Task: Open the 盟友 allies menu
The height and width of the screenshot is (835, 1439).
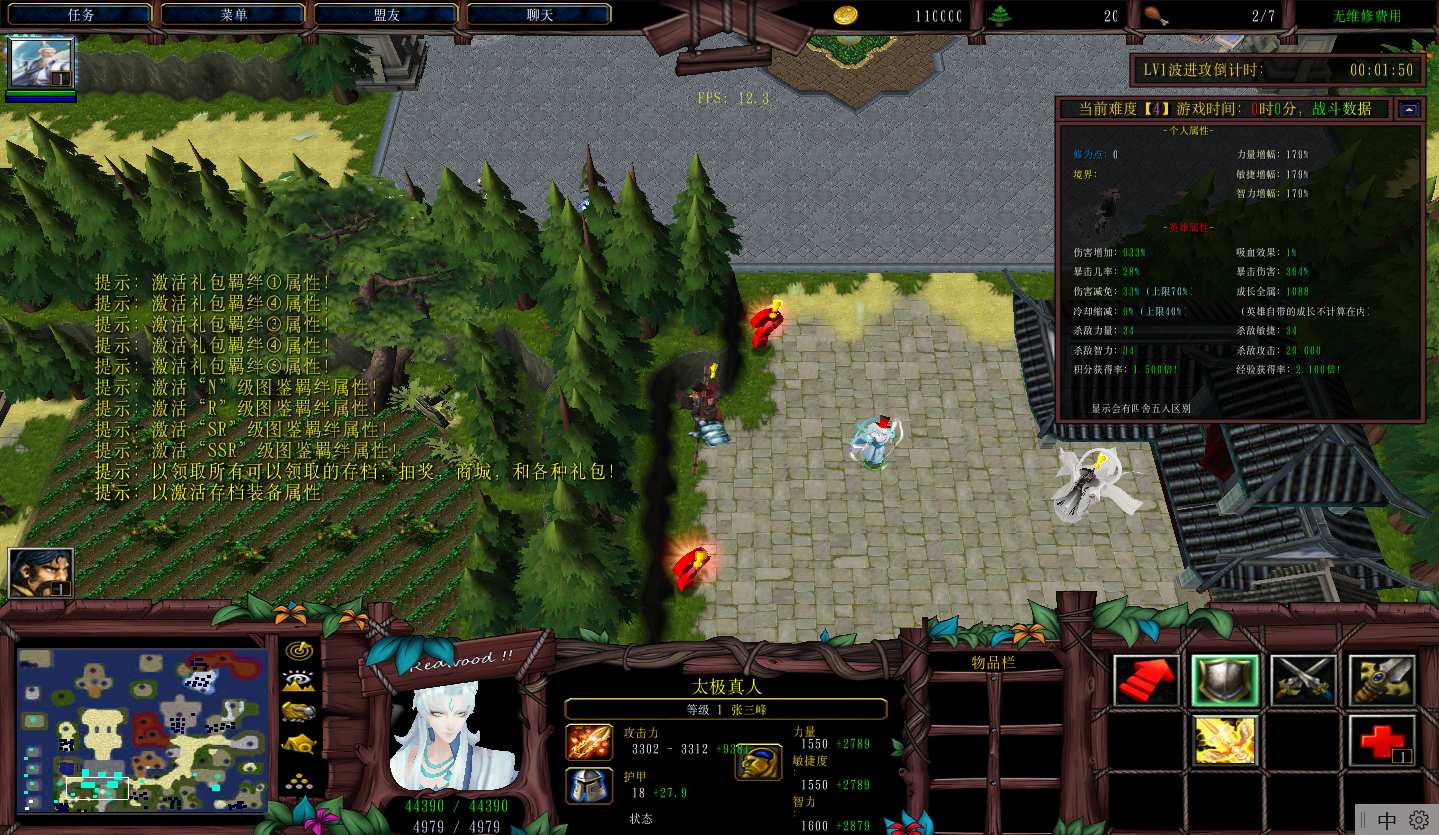Action: (386, 15)
